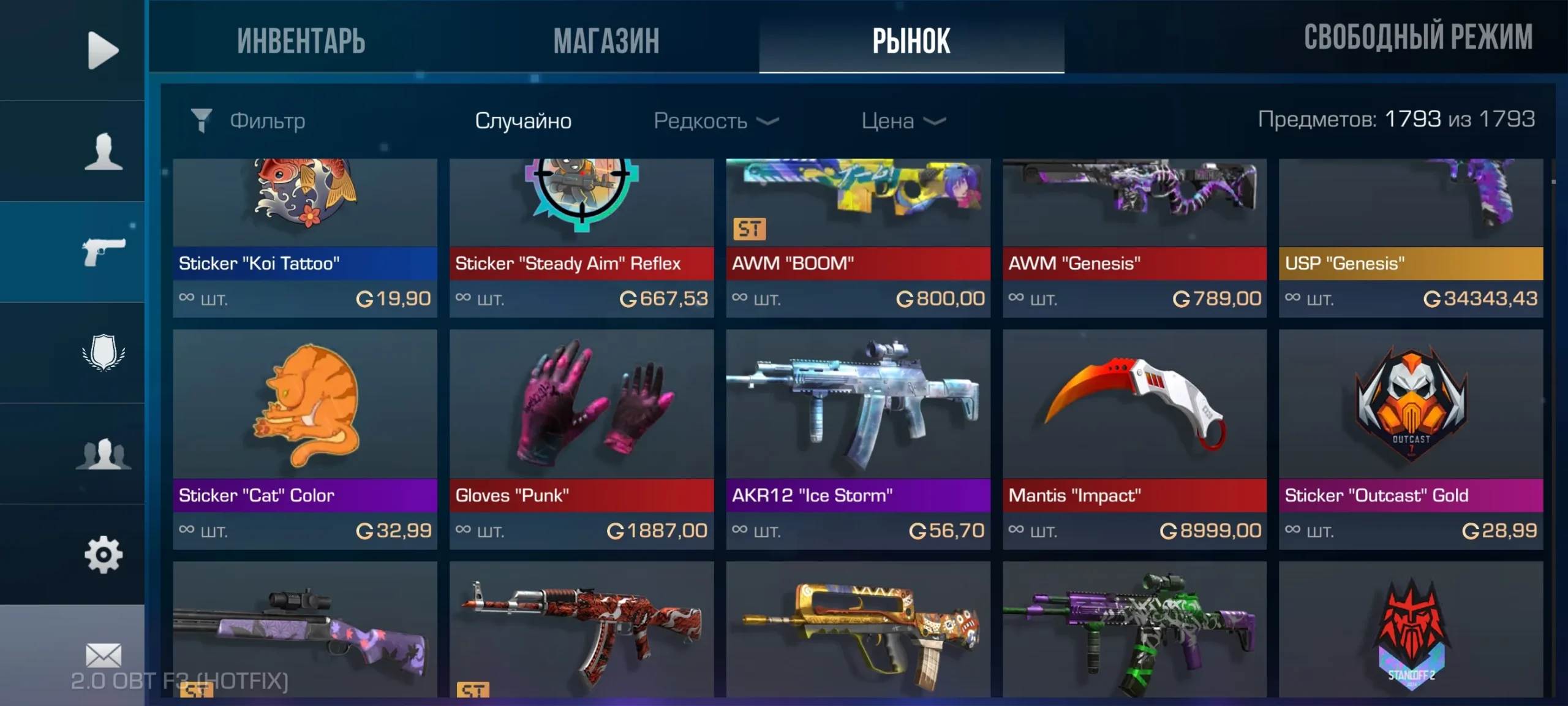The width and height of the screenshot is (1568, 706).
Task: Switch to the ИНВЕНТАРЬ tab
Action: [x=301, y=40]
